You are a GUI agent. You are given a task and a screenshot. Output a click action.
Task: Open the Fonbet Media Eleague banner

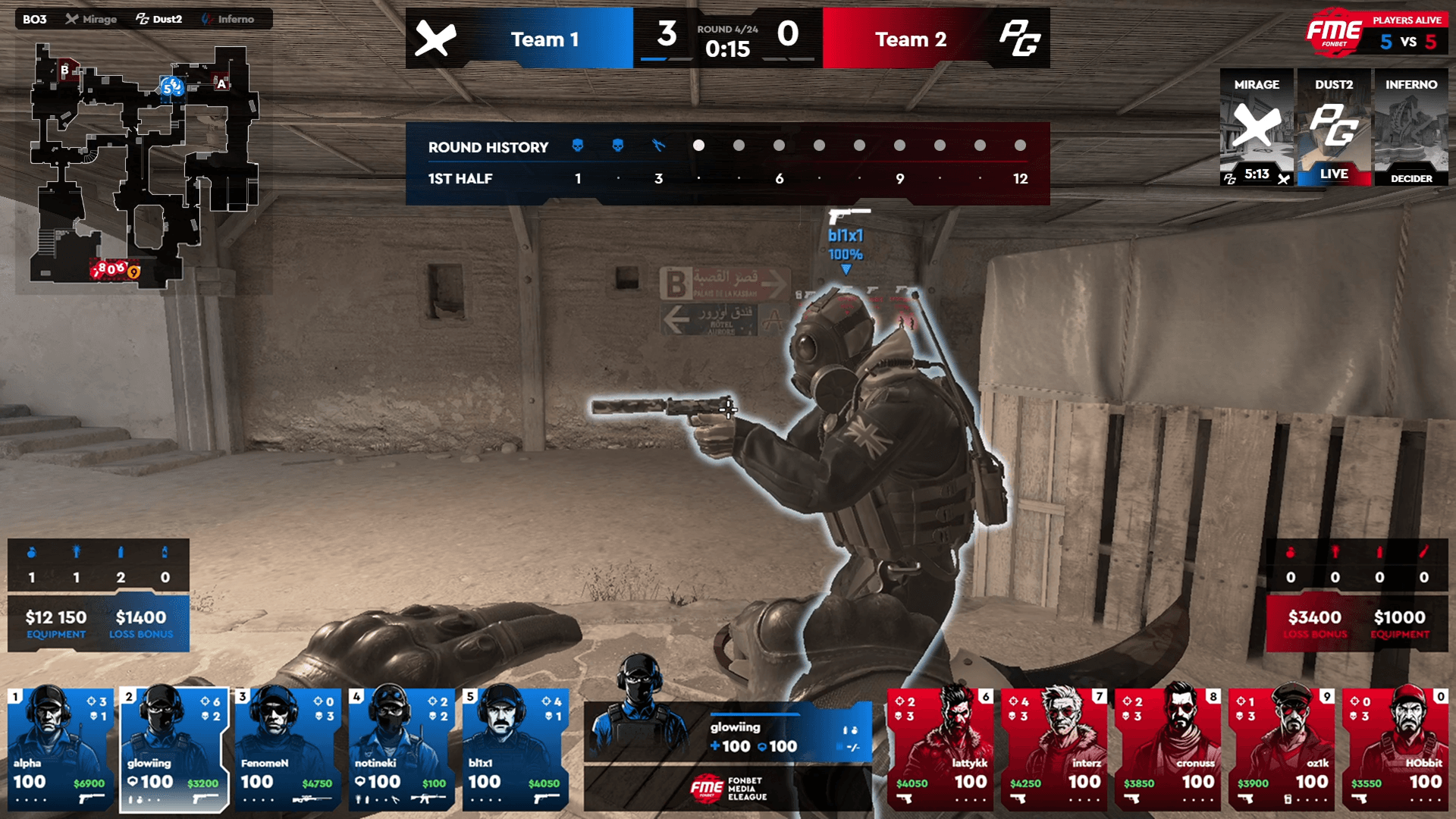pyautogui.click(x=728, y=789)
